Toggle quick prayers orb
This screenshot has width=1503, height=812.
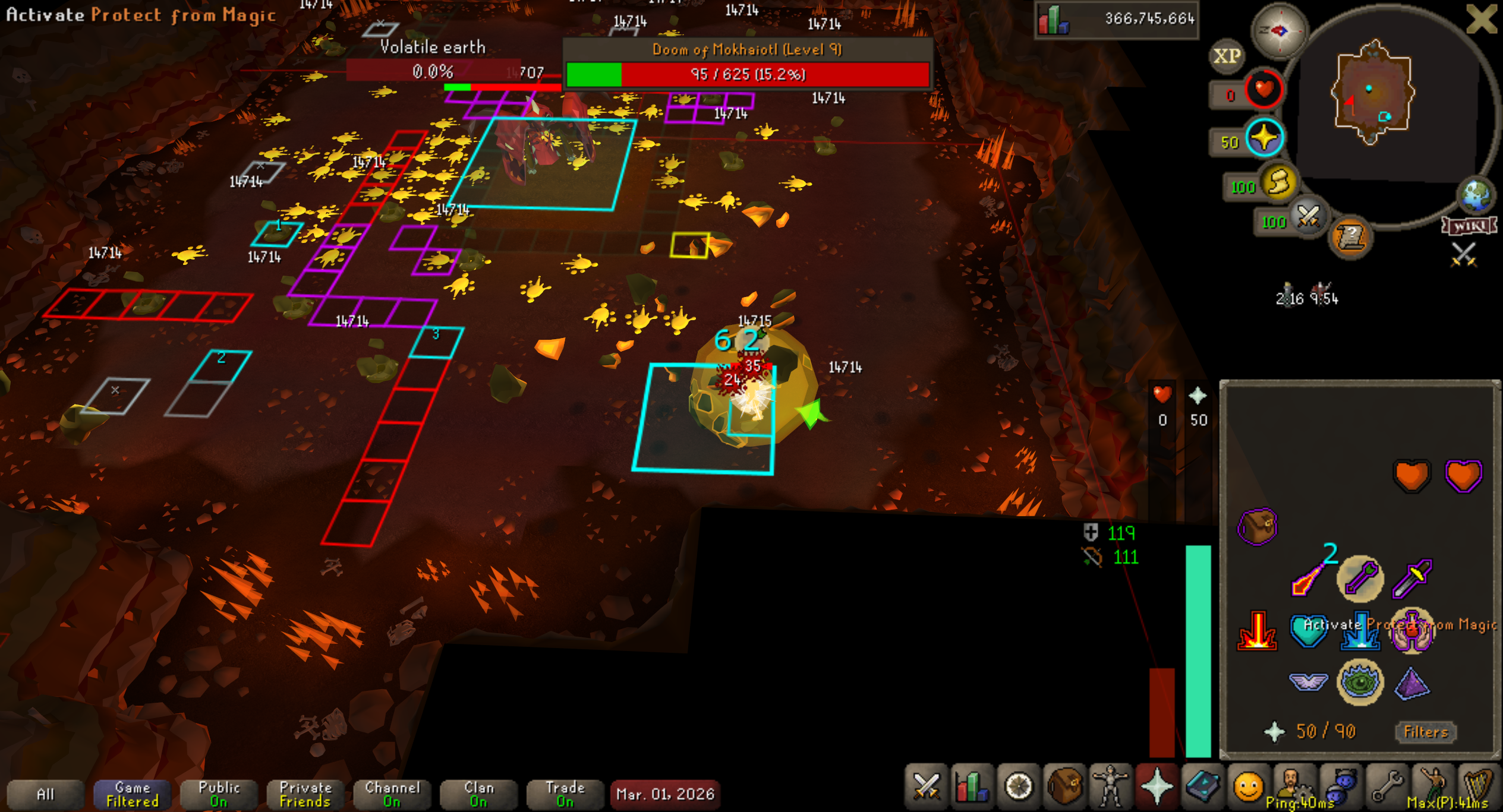coord(1264,138)
